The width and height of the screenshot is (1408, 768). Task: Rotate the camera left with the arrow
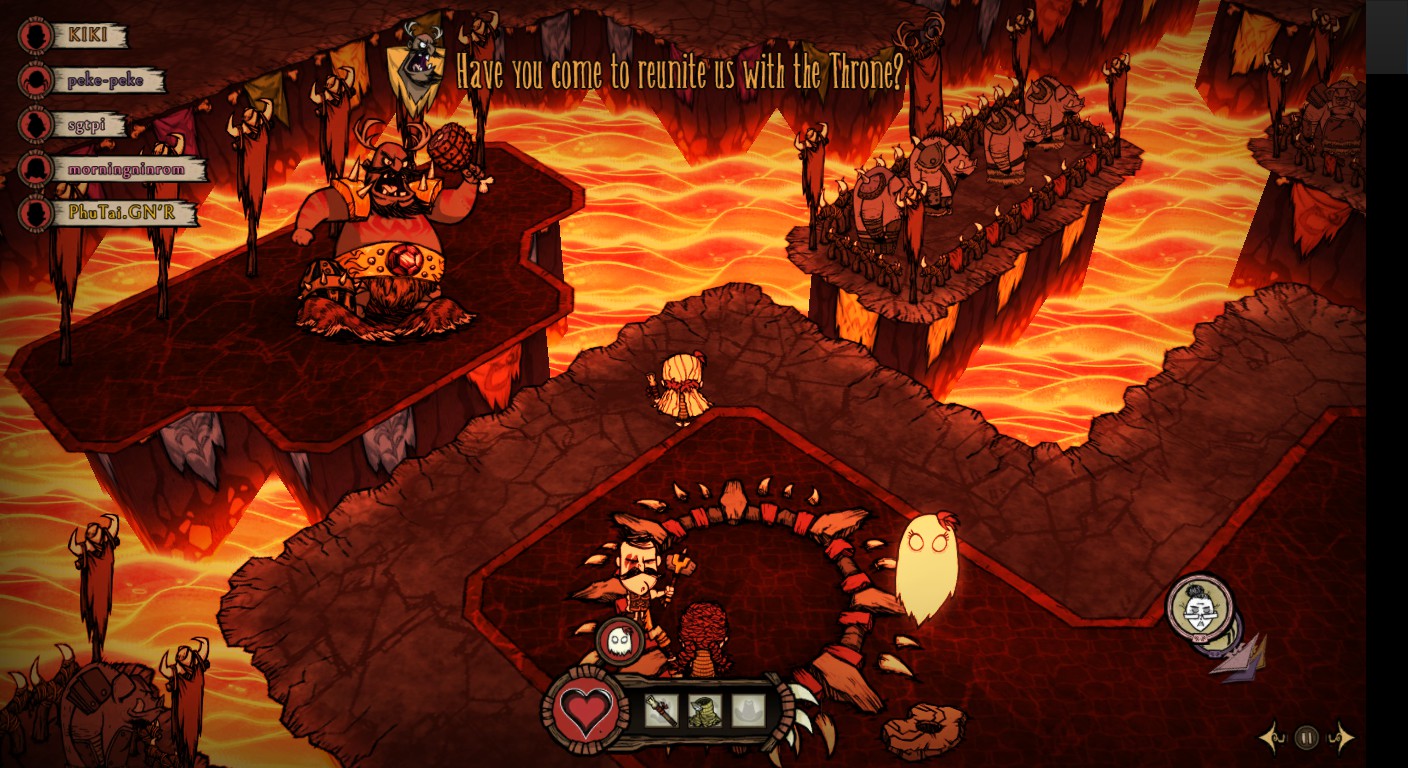[x=1272, y=738]
